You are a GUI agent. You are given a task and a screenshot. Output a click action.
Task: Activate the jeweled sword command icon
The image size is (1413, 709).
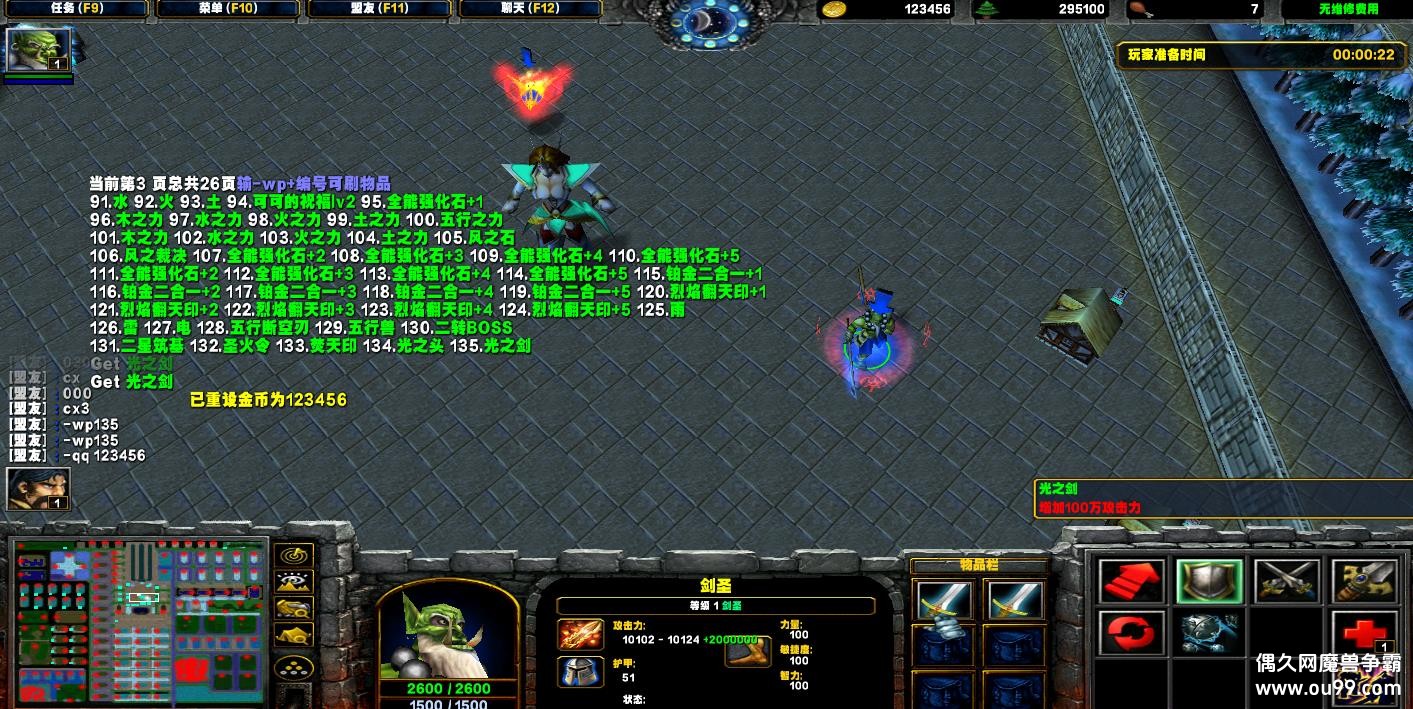tap(1365, 581)
